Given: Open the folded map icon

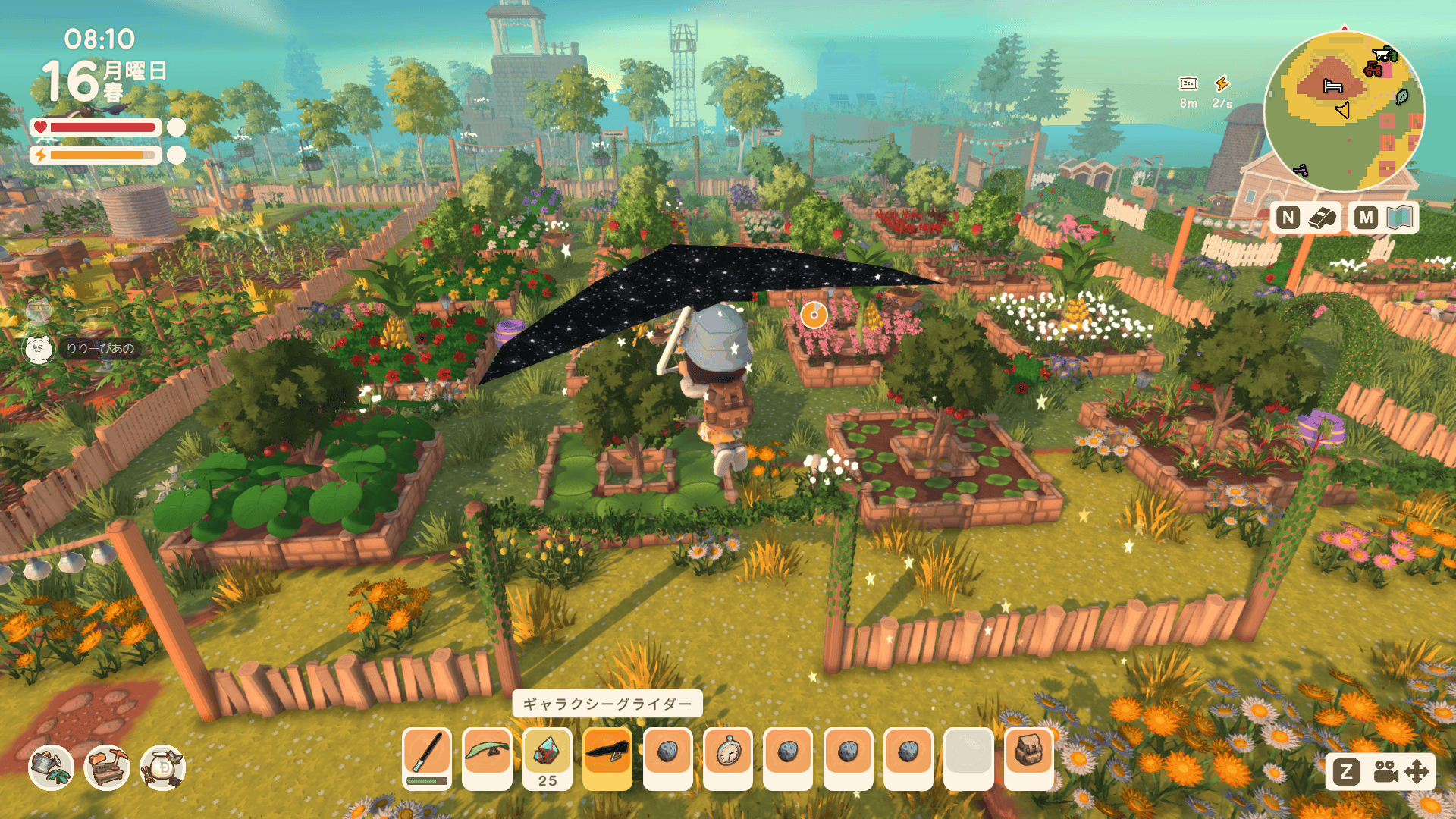Looking at the screenshot, I should pos(1400,218).
